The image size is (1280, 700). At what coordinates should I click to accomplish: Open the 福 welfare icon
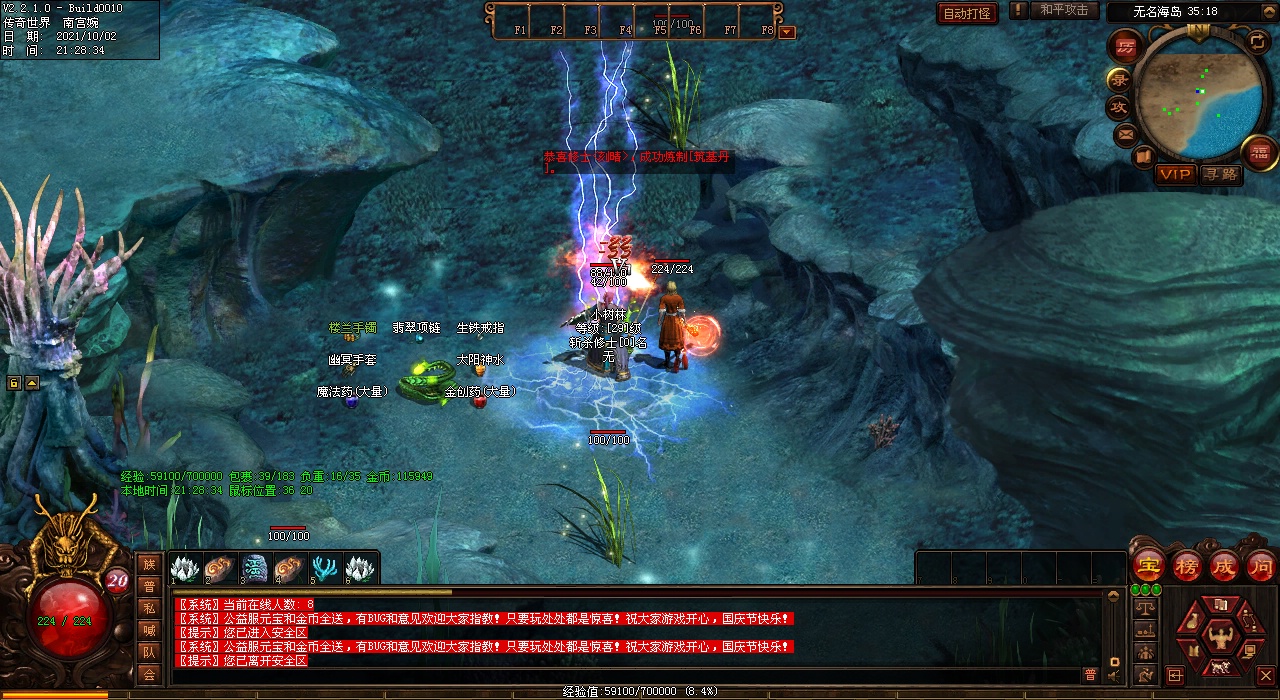[x=1260, y=151]
